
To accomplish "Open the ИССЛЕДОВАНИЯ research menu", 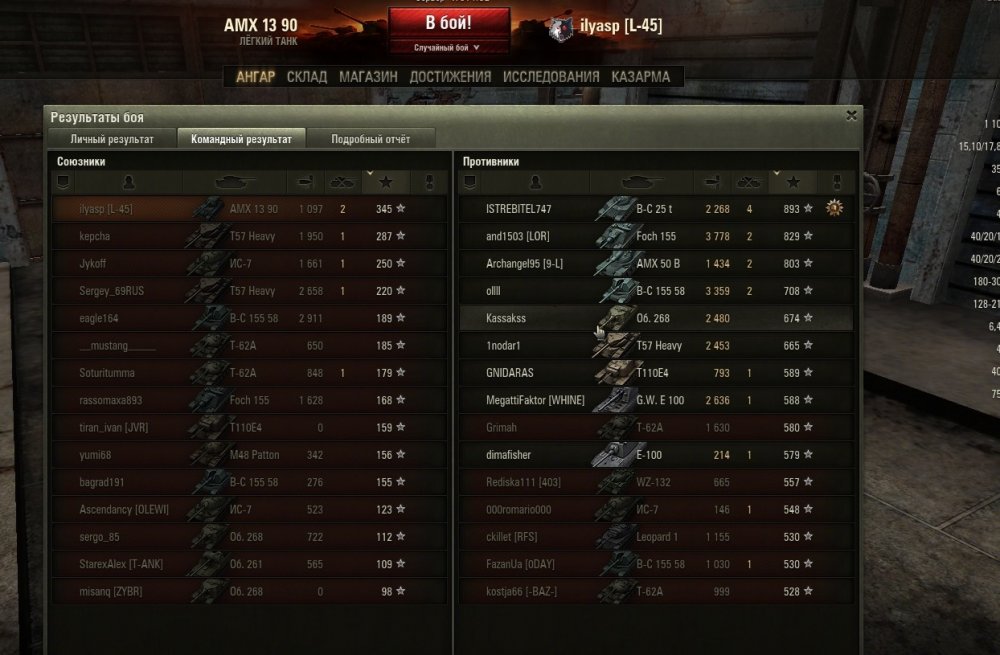I will [x=551, y=76].
